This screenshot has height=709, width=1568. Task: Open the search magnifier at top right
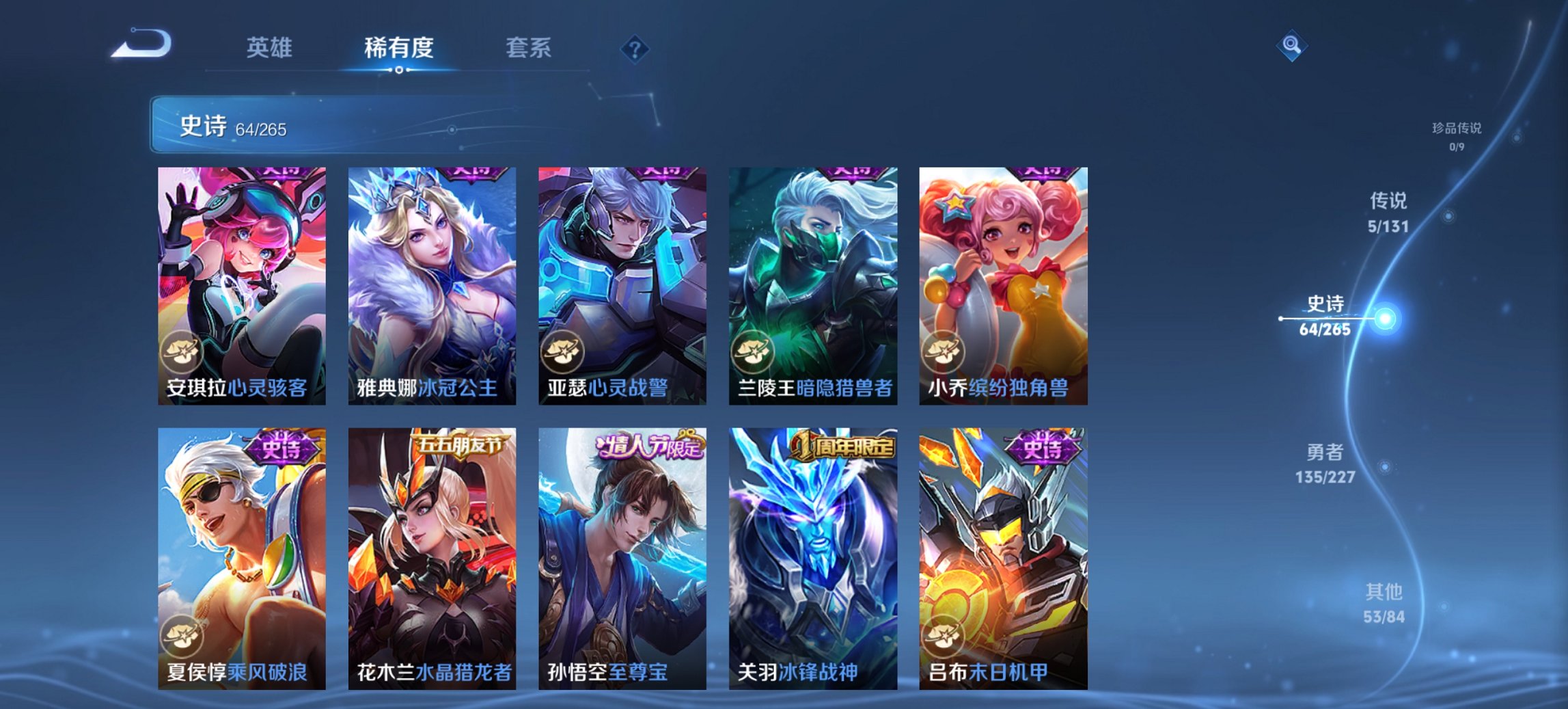(1290, 46)
